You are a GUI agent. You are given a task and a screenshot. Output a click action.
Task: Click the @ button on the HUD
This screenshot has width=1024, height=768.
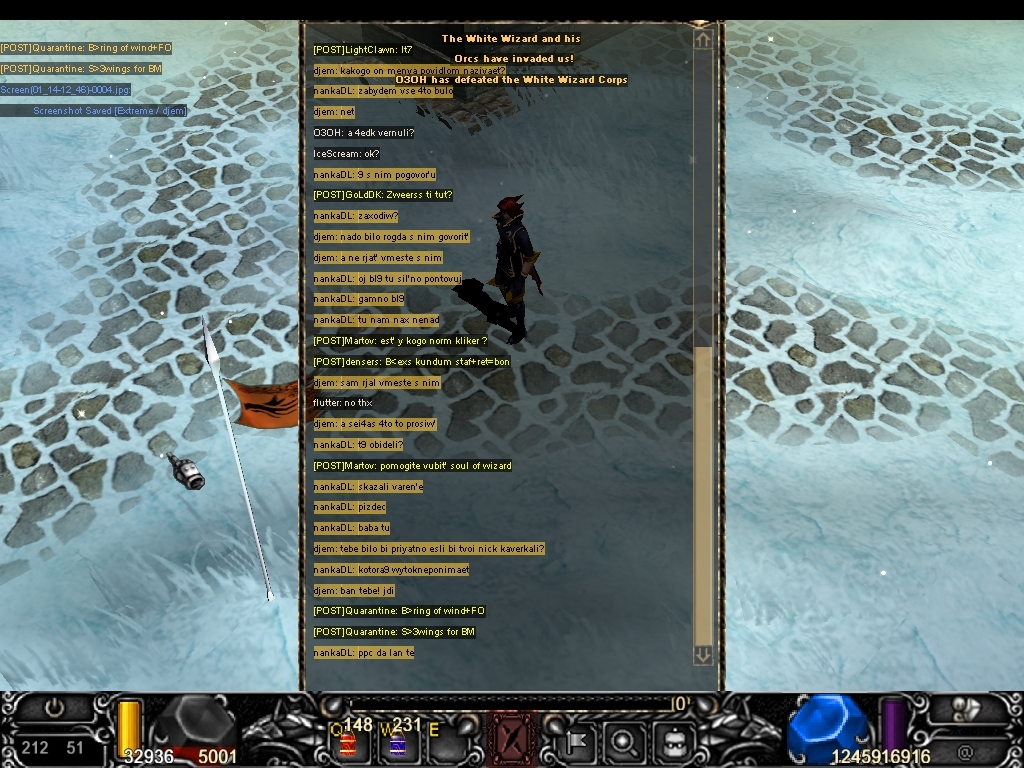click(965, 751)
